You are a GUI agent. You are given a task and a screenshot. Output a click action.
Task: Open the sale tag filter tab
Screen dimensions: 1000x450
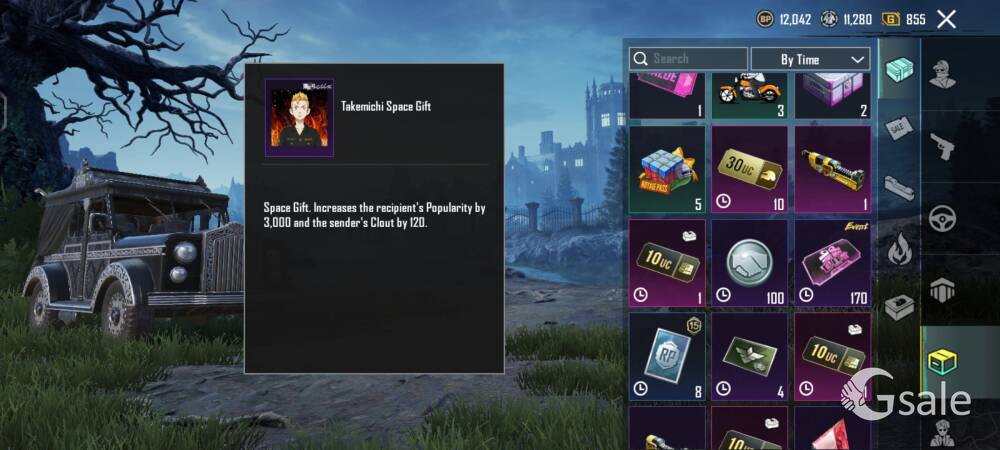(899, 128)
